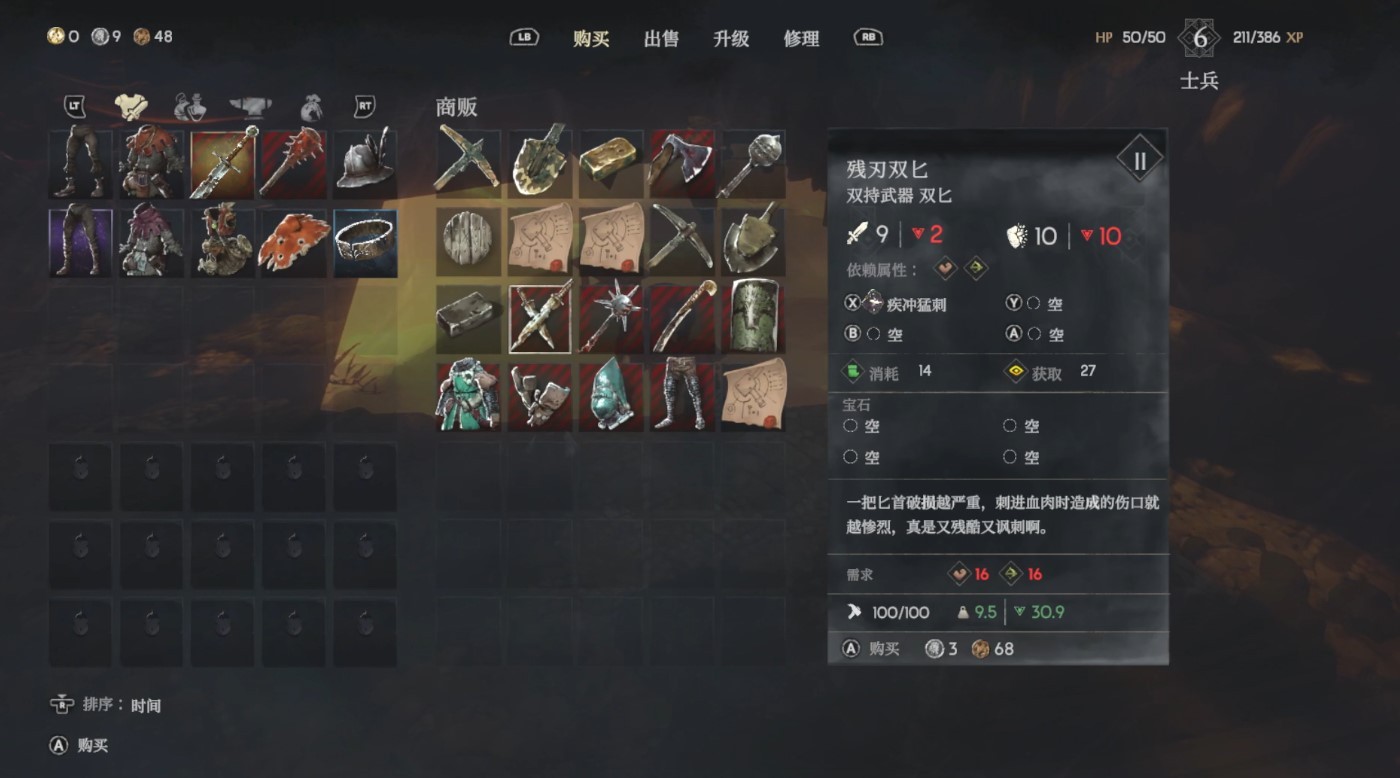The width and height of the screenshot is (1400, 778).
Task: Open the 升级 upgrade tab
Action: (x=732, y=38)
